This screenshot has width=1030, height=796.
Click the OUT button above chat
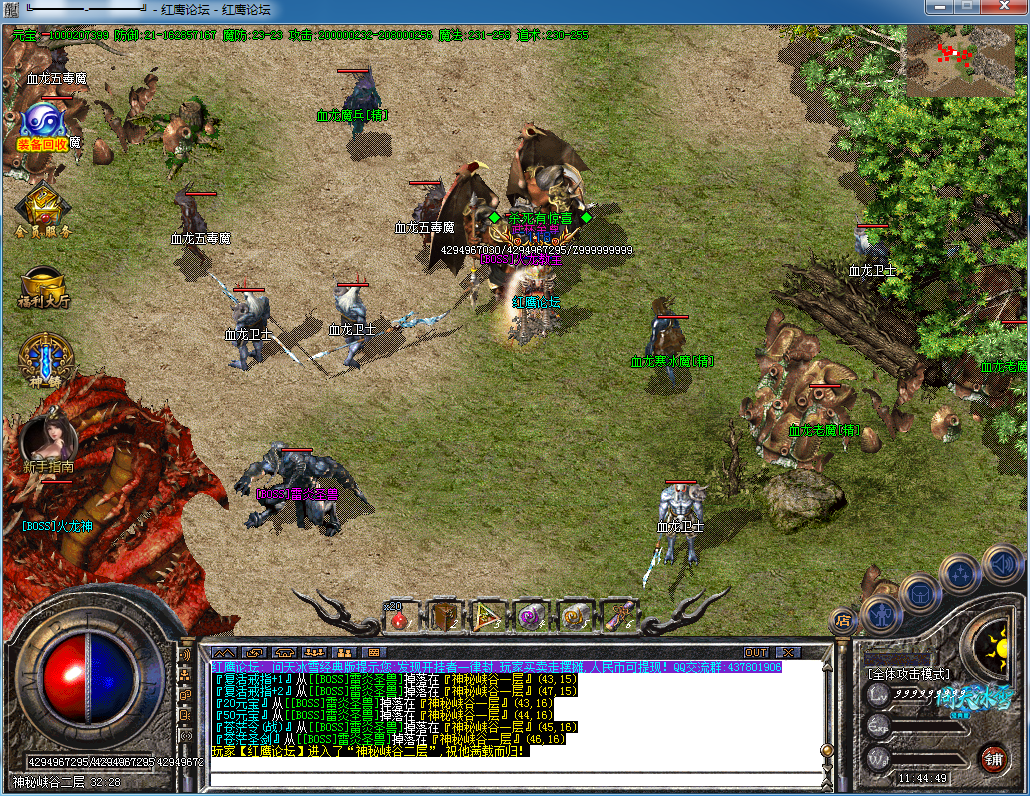[x=757, y=652]
